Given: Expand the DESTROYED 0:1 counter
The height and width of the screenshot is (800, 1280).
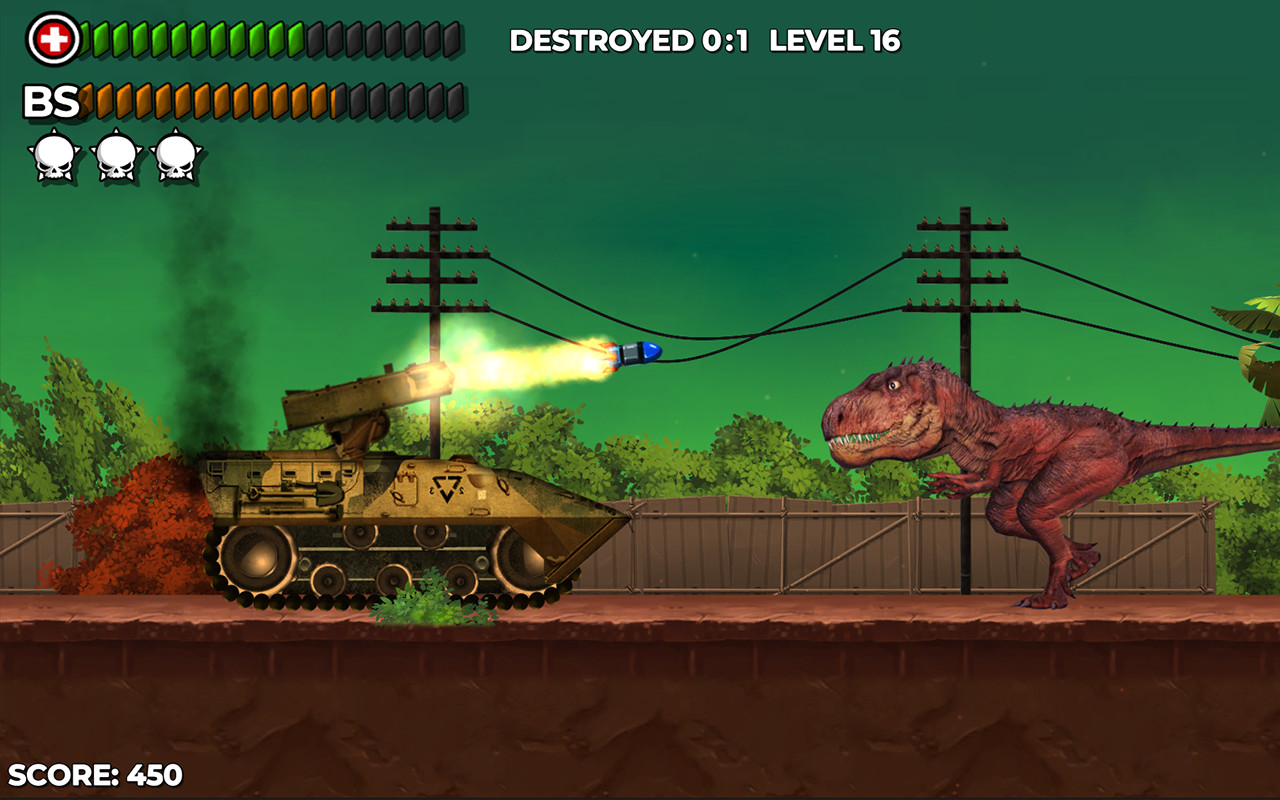Looking at the screenshot, I should [x=630, y=41].
